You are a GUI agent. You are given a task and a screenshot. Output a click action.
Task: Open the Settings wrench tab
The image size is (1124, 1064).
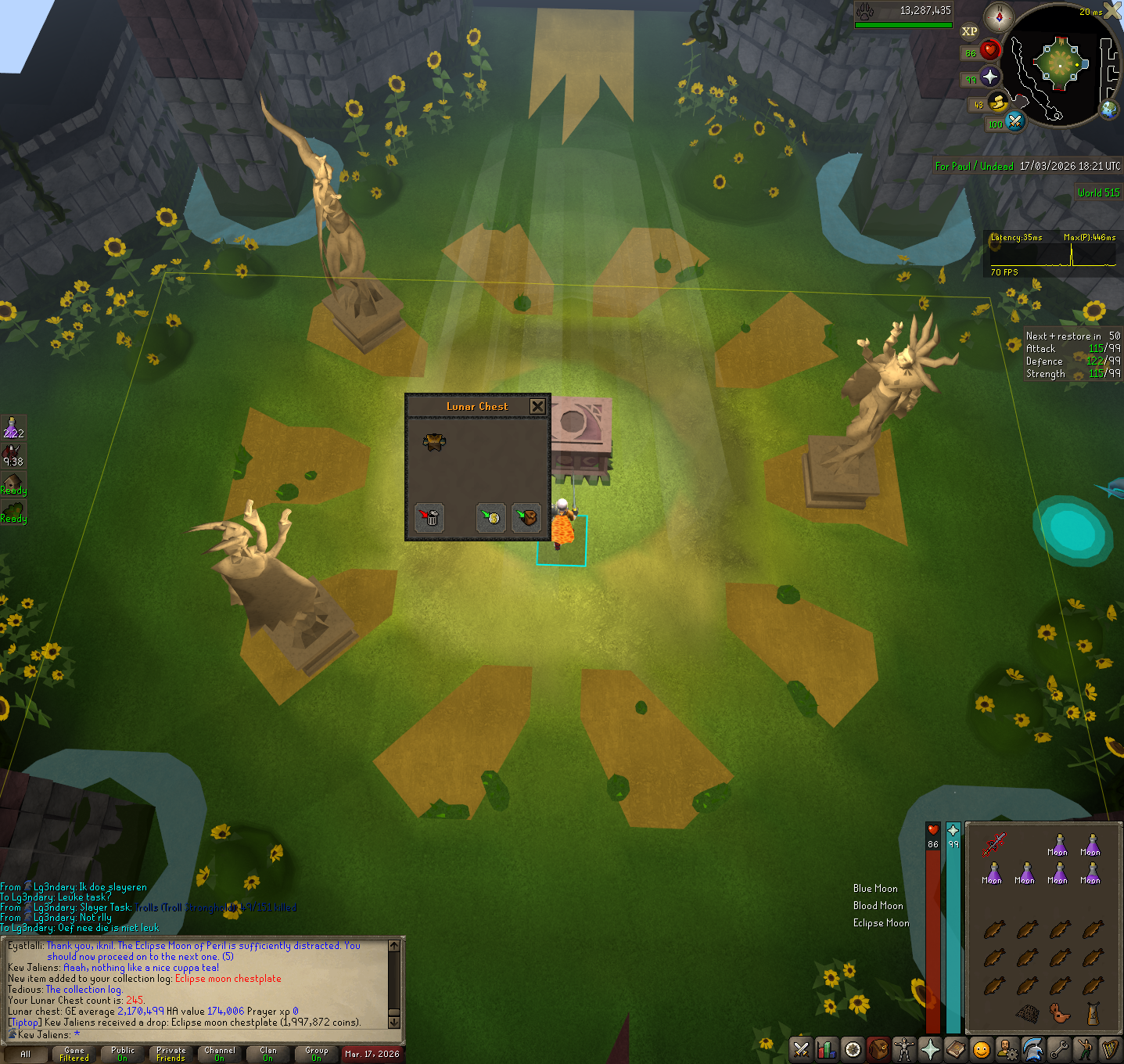[1058, 1048]
